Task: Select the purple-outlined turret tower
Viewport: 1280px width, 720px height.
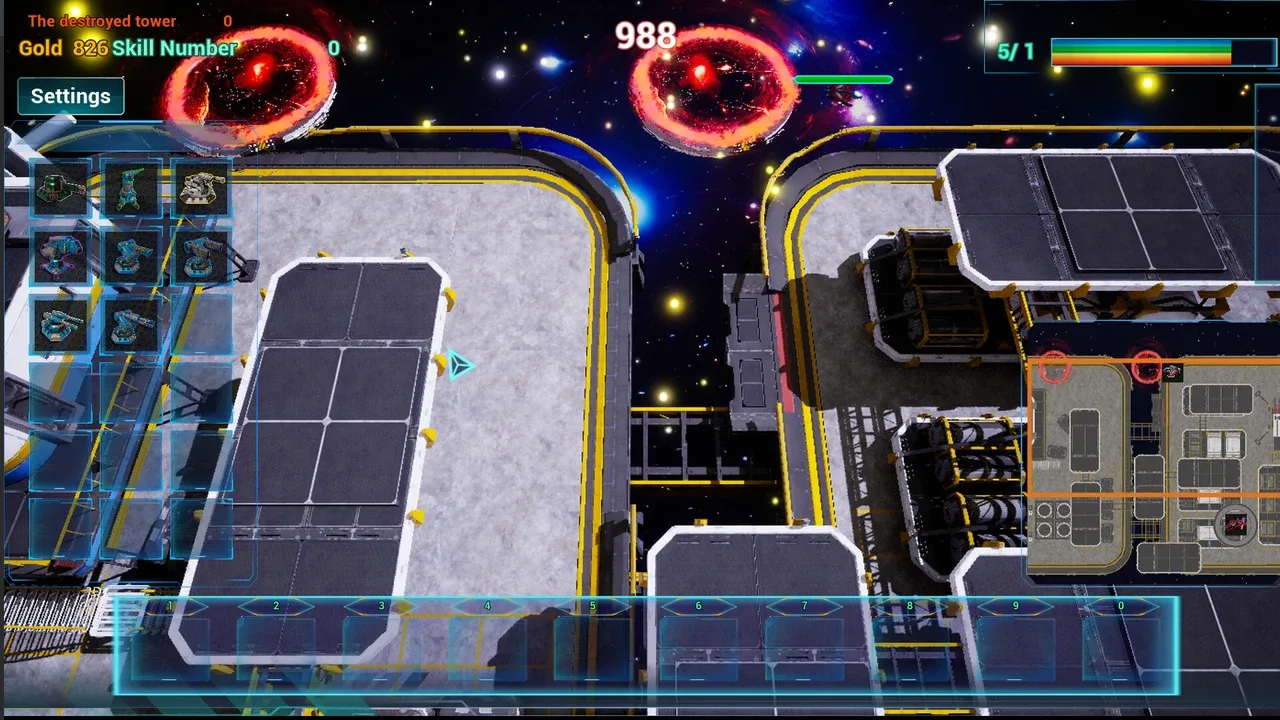Action: (60, 256)
